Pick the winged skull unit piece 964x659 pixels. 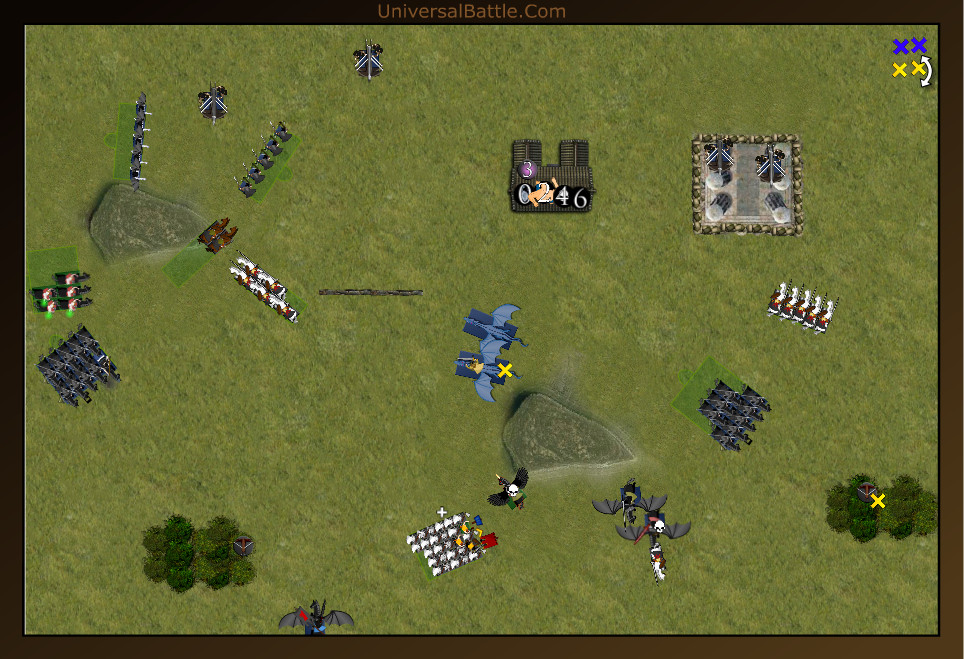coord(512,489)
